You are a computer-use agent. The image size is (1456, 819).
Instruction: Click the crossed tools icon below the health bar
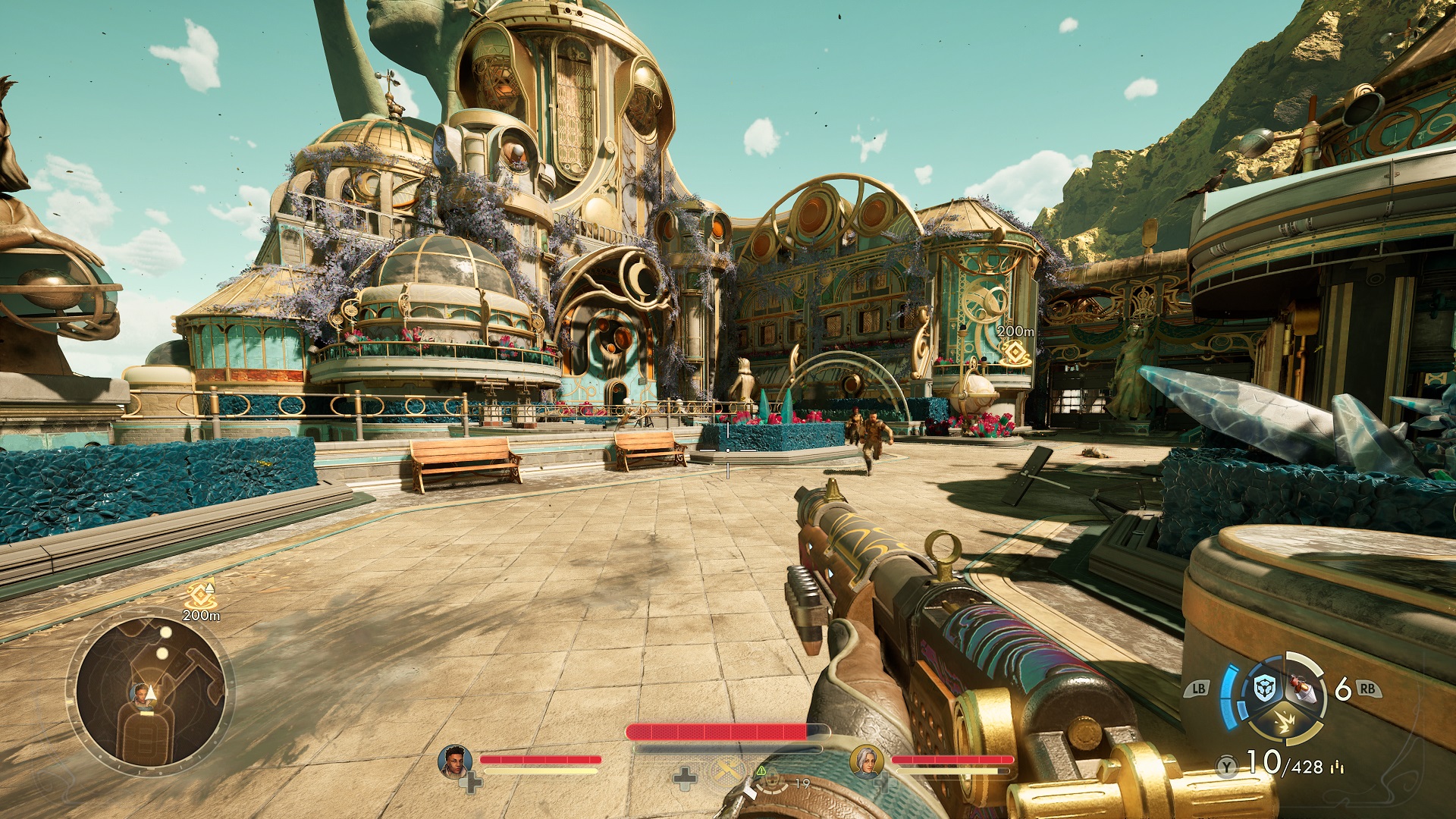728,771
